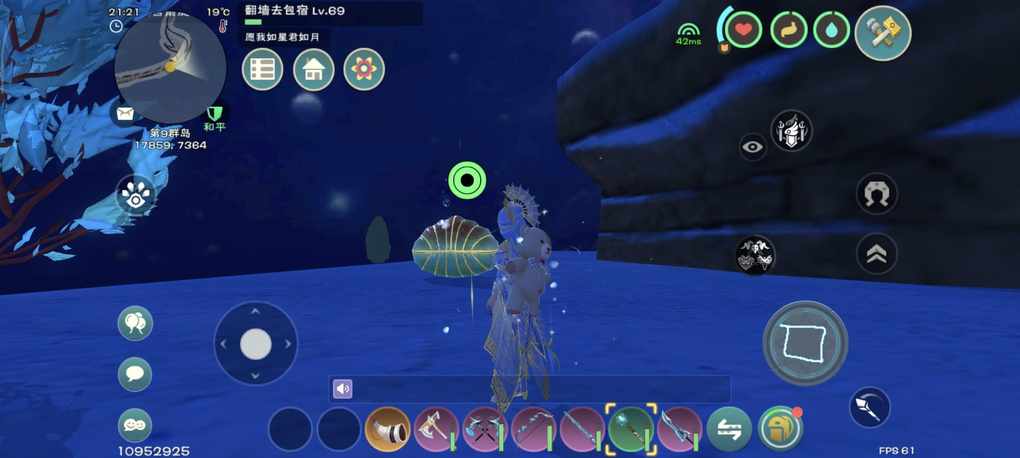Click the speaker icon on chat bar
The width and height of the screenshot is (1020, 458).
tap(343, 389)
